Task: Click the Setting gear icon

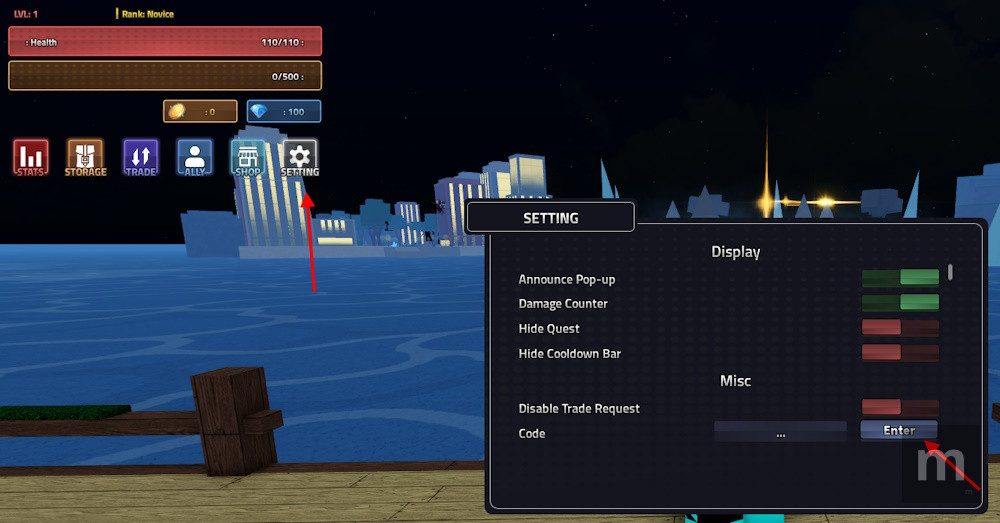Action: click(x=300, y=157)
